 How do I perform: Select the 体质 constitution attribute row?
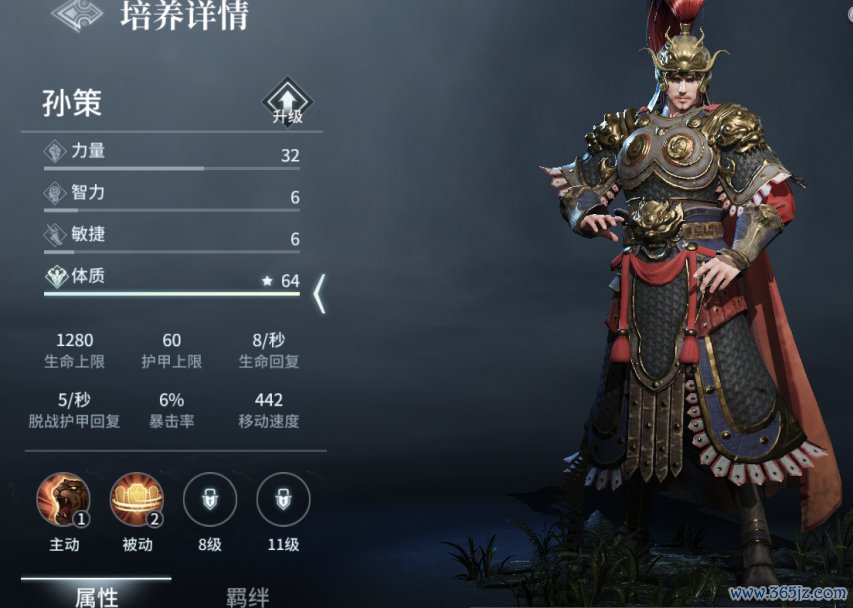pyautogui.click(x=172, y=279)
